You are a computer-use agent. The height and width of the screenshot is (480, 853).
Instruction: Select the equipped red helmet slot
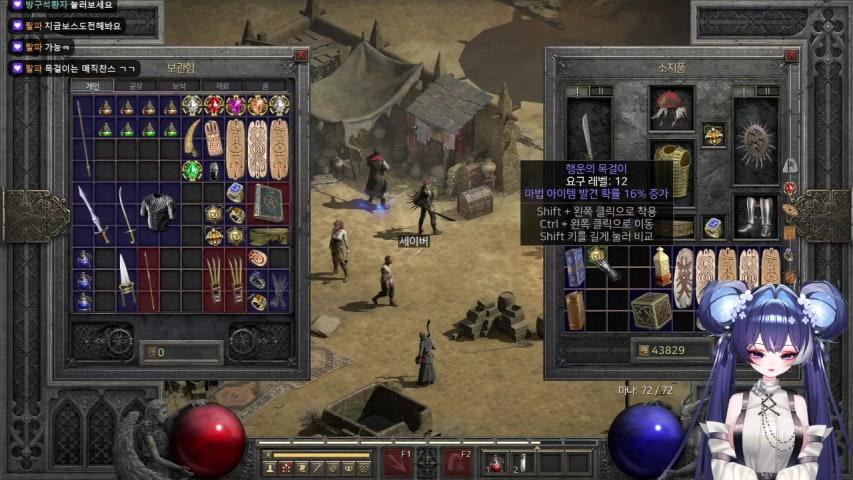pos(671,107)
